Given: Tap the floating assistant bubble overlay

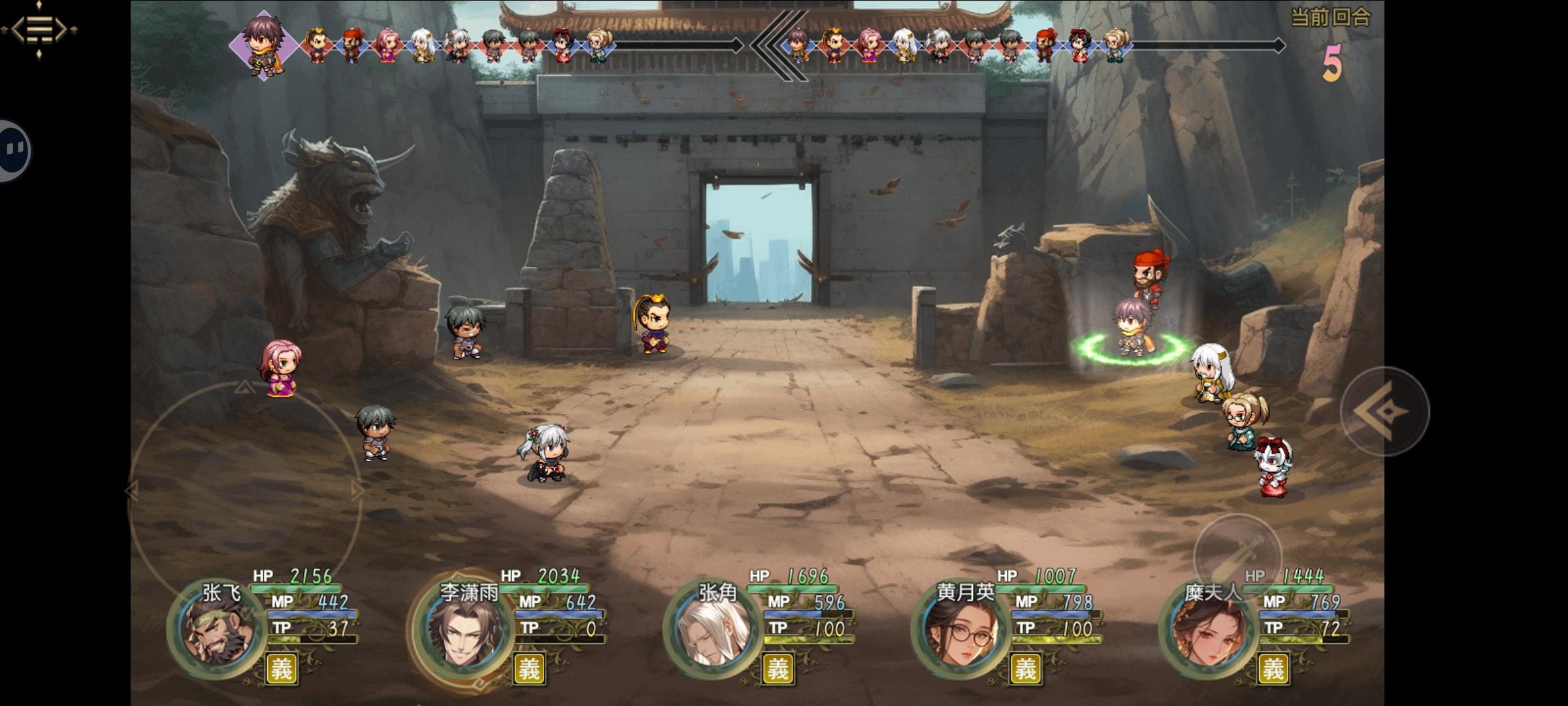Looking at the screenshot, I should [x=13, y=150].
